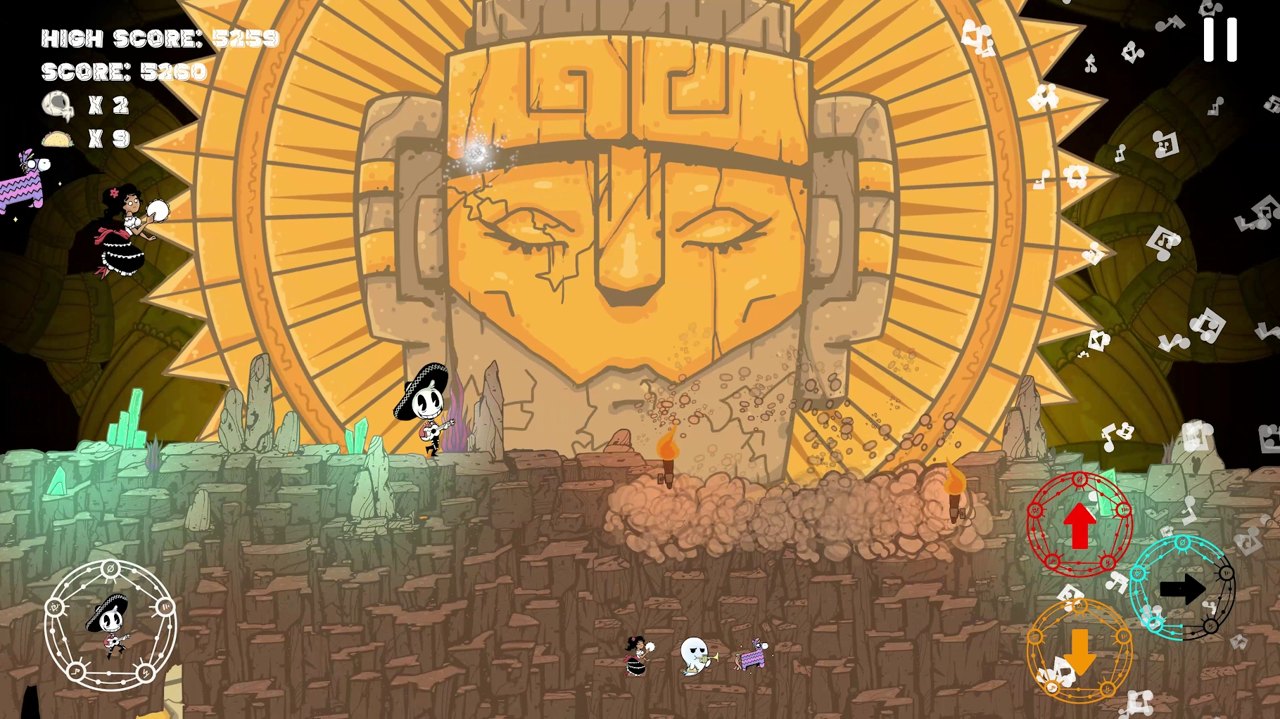
Task: Tap the cyan right arrow button
Action: (1182, 589)
